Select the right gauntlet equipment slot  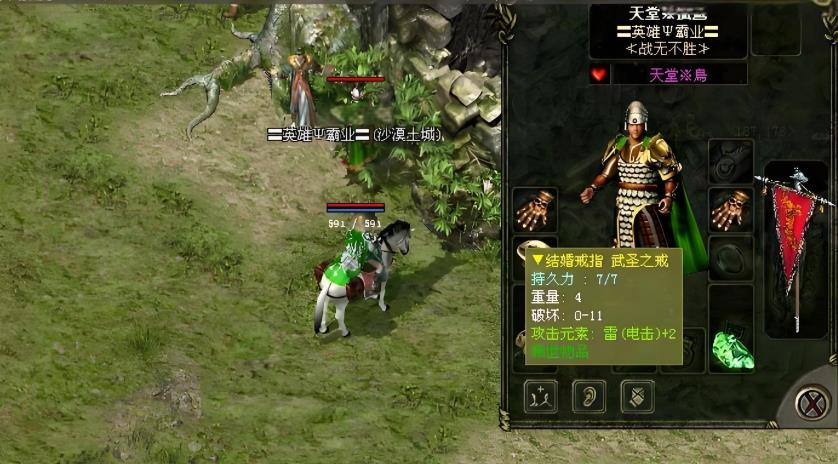(x=730, y=209)
